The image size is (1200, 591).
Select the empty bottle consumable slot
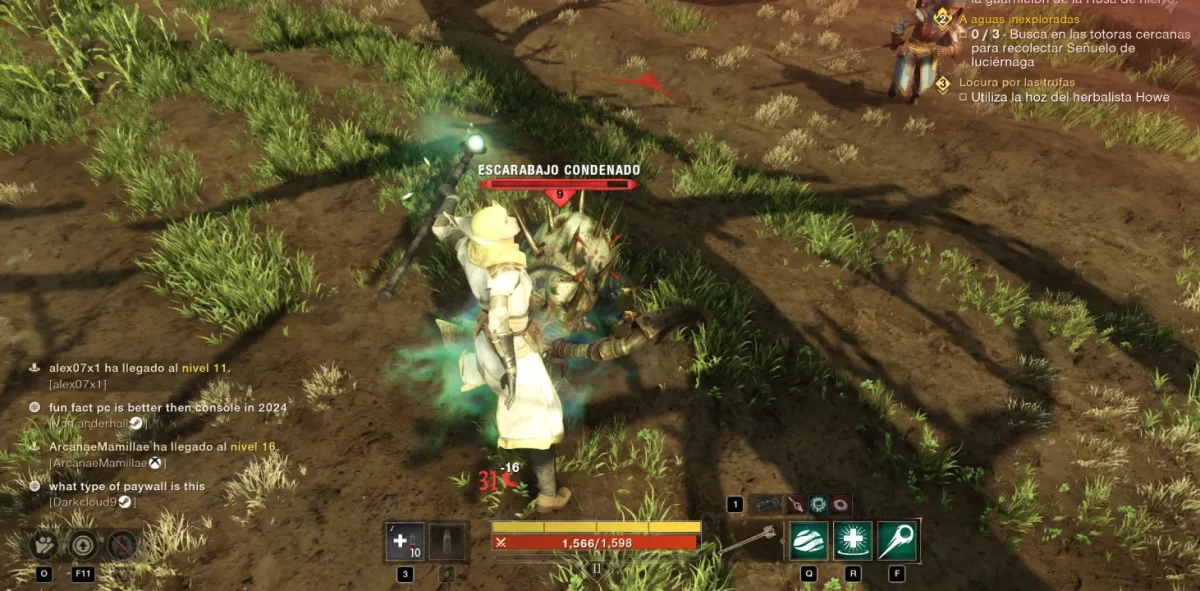[x=446, y=542]
